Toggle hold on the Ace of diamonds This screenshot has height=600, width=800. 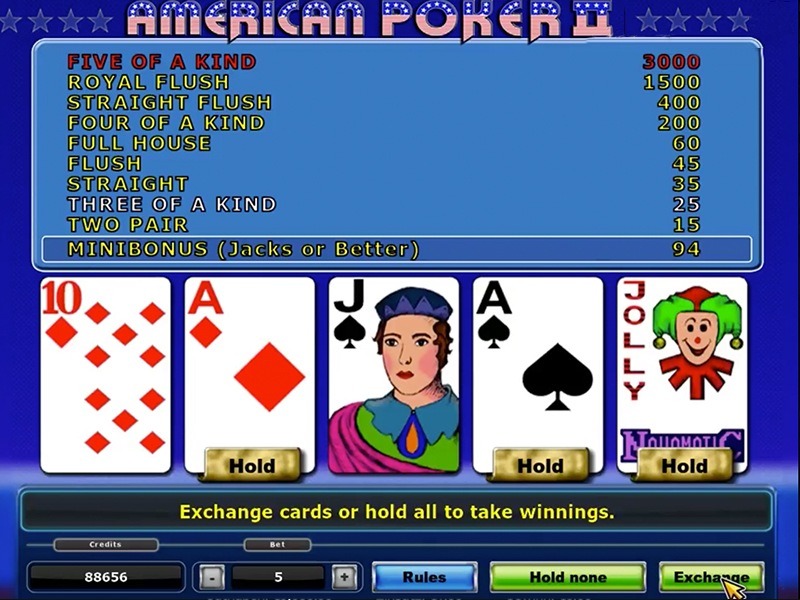pyautogui.click(x=251, y=465)
